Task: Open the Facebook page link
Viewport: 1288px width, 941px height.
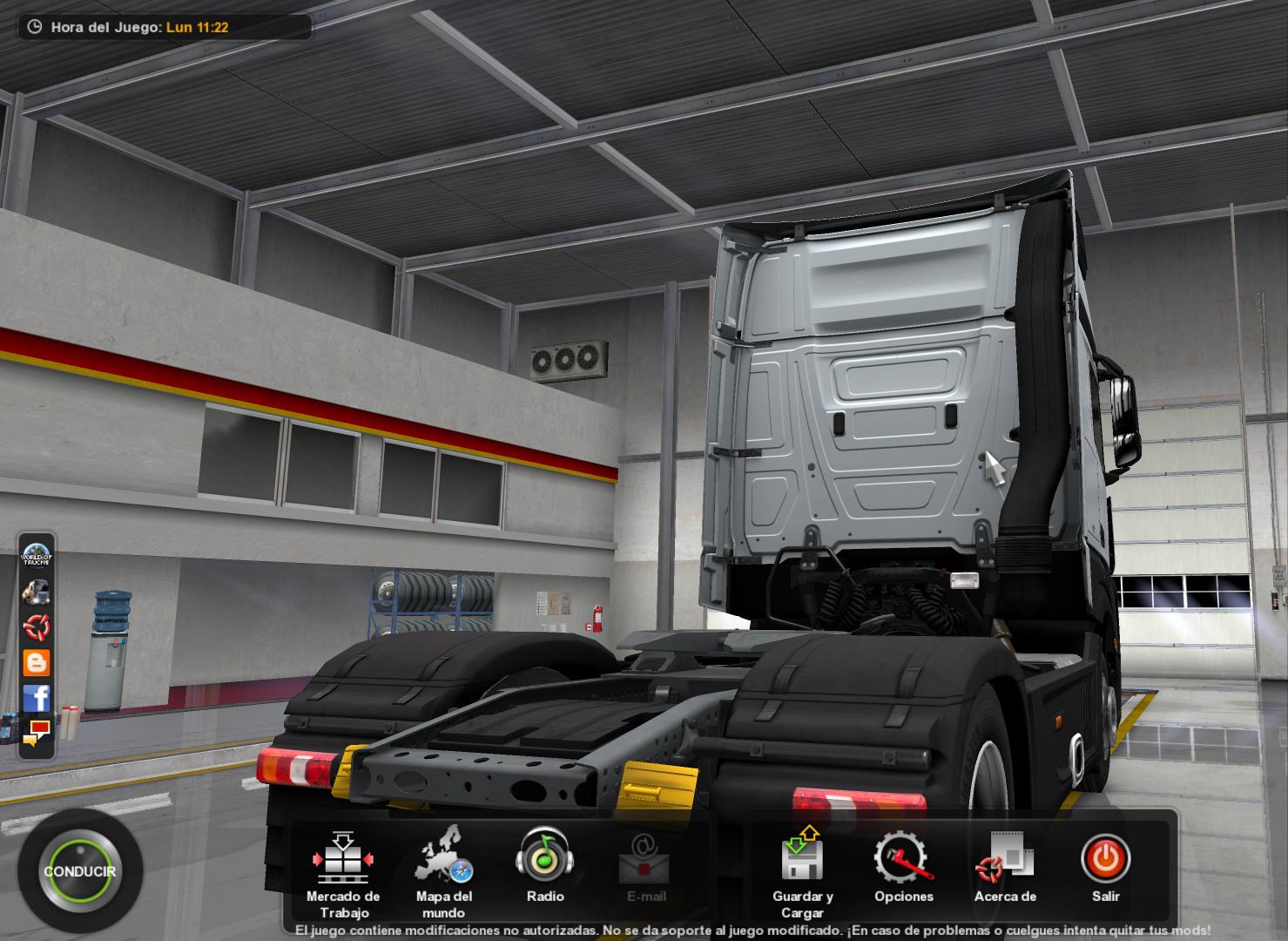Action: pos(37,698)
